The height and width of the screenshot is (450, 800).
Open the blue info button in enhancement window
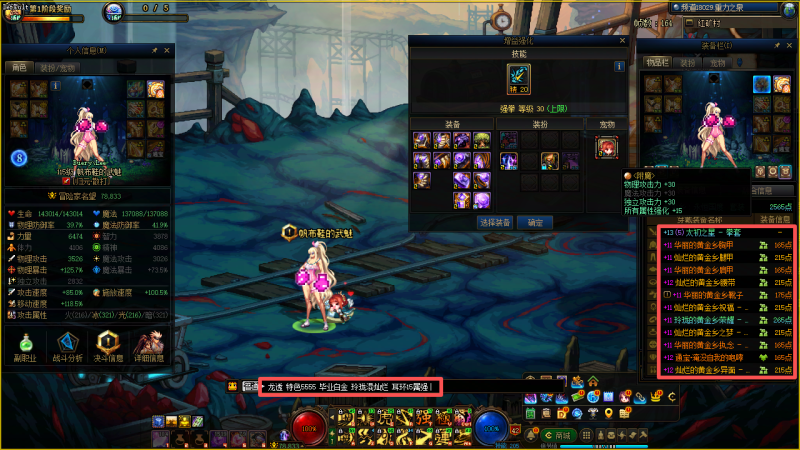[x=619, y=67]
